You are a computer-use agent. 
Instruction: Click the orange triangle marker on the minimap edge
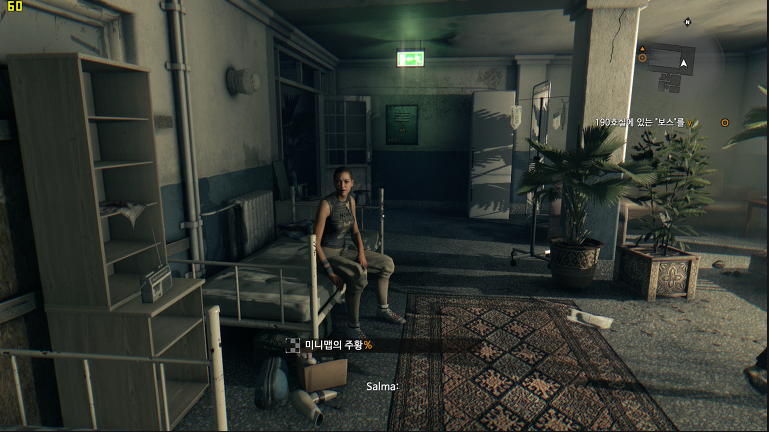pyautogui.click(x=642, y=48)
